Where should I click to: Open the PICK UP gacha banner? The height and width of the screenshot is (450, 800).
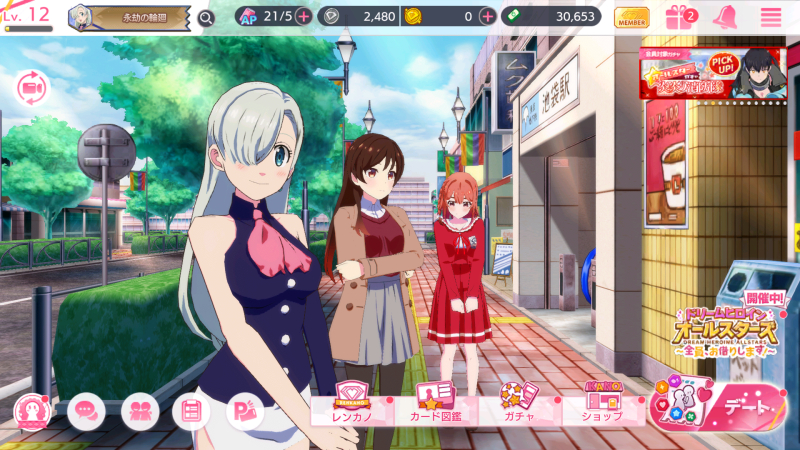pos(710,73)
